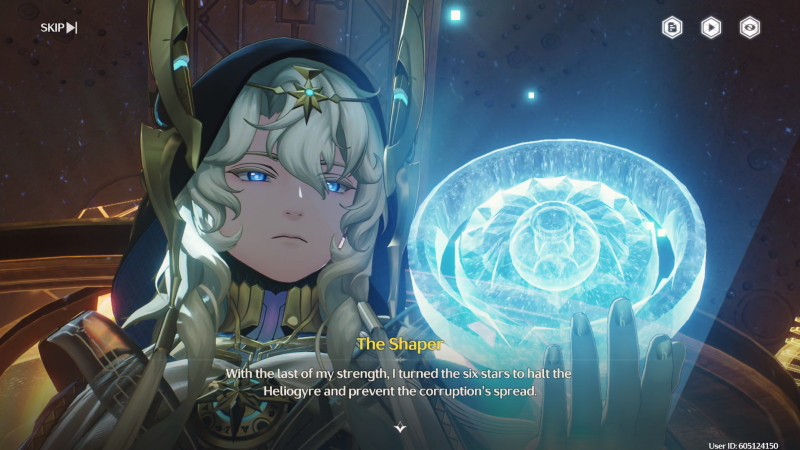Open the dialogue log document icon
This screenshot has height=450, width=800.
[672, 28]
